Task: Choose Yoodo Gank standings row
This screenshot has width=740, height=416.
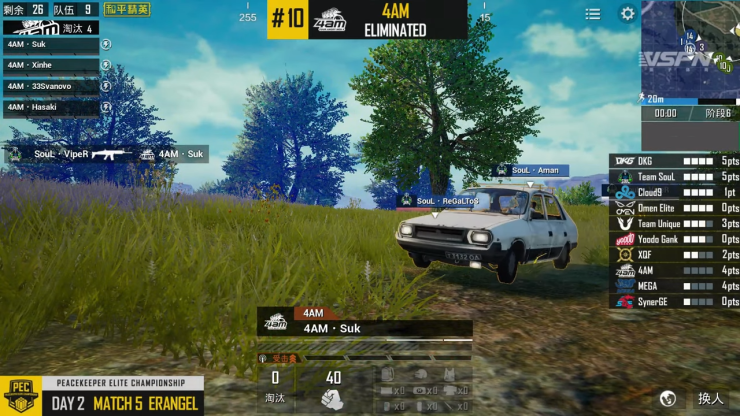Action: (675, 239)
